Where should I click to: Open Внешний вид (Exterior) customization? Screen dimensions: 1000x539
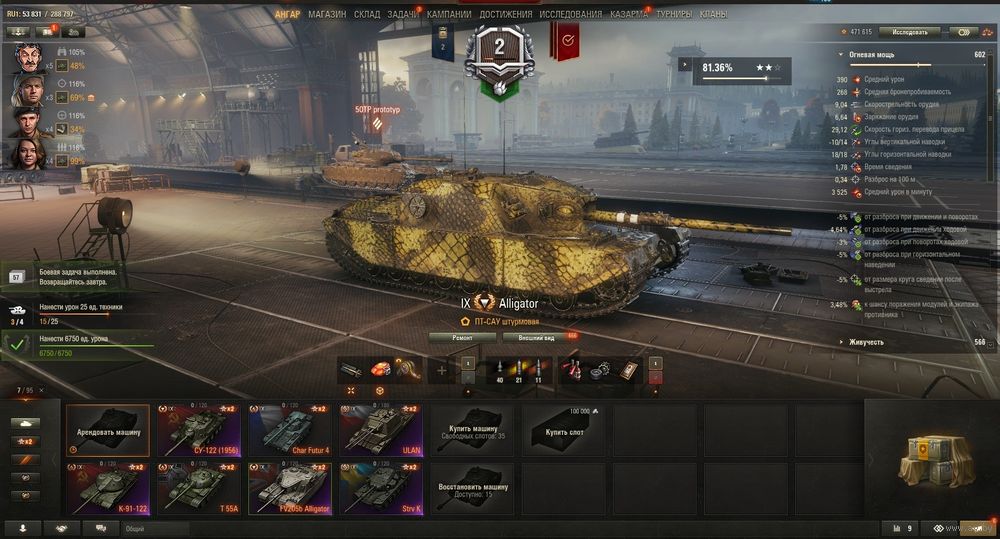tap(537, 338)
